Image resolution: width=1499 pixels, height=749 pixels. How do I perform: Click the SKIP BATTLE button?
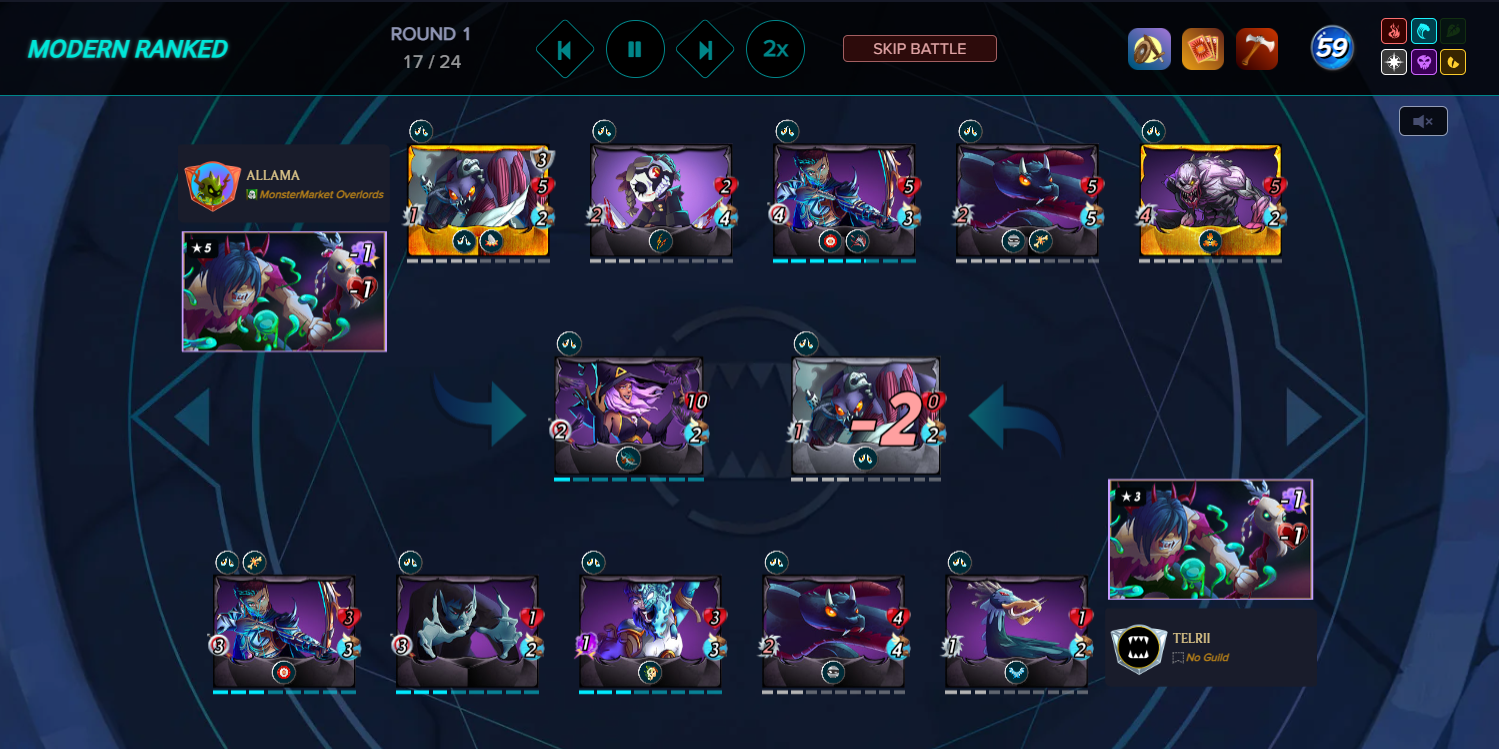pos(919,48)
